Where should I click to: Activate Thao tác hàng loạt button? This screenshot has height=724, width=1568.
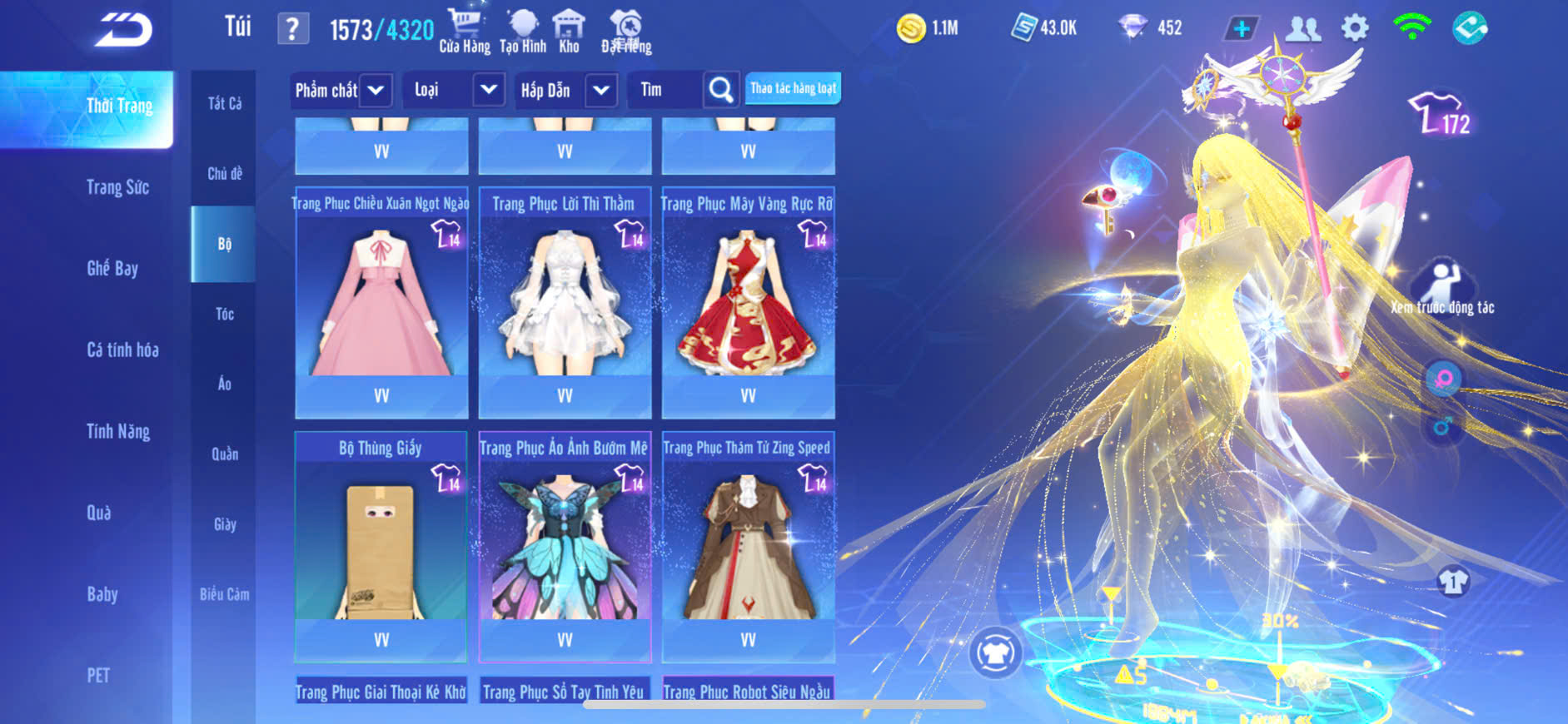(x=793, y=88)
